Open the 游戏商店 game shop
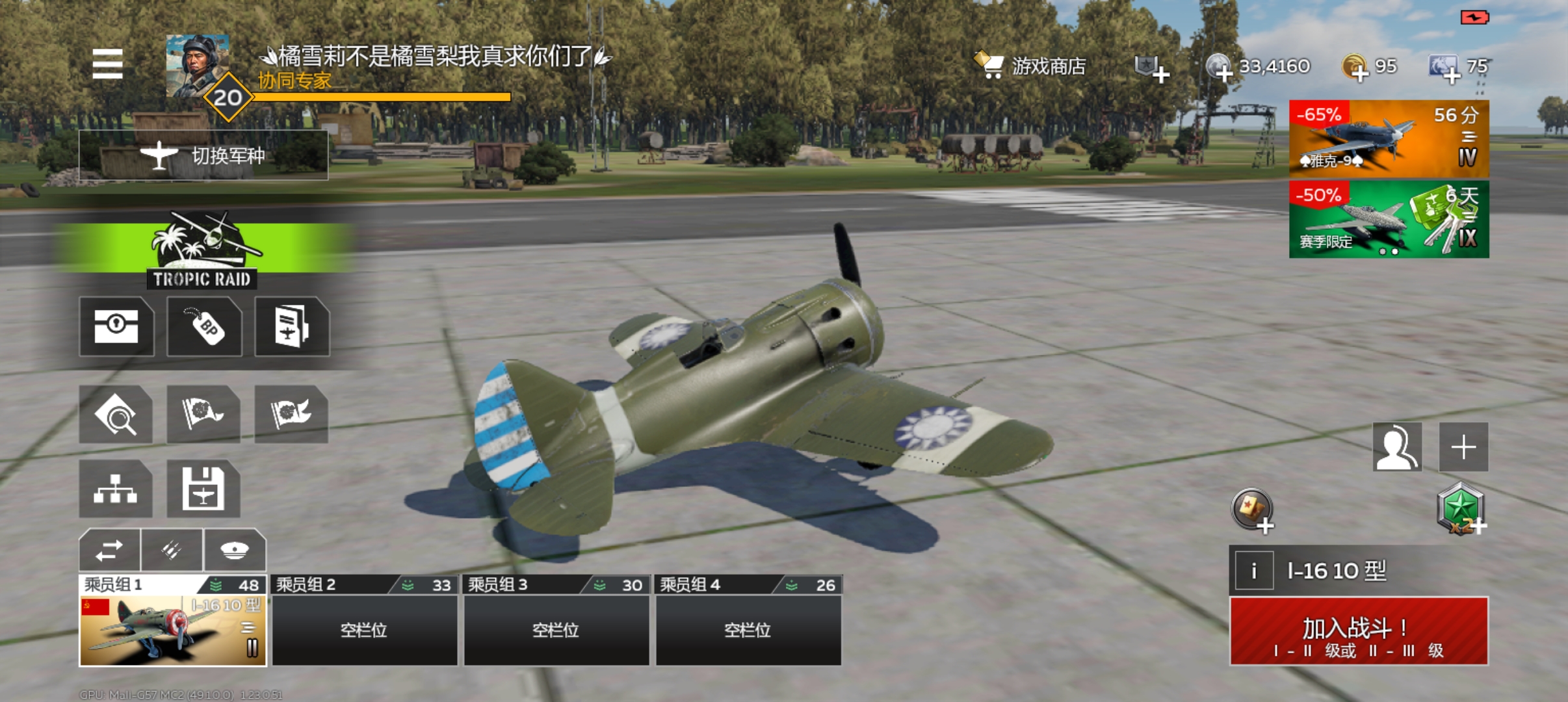The image size is (1568, 702). (1030, 66)
